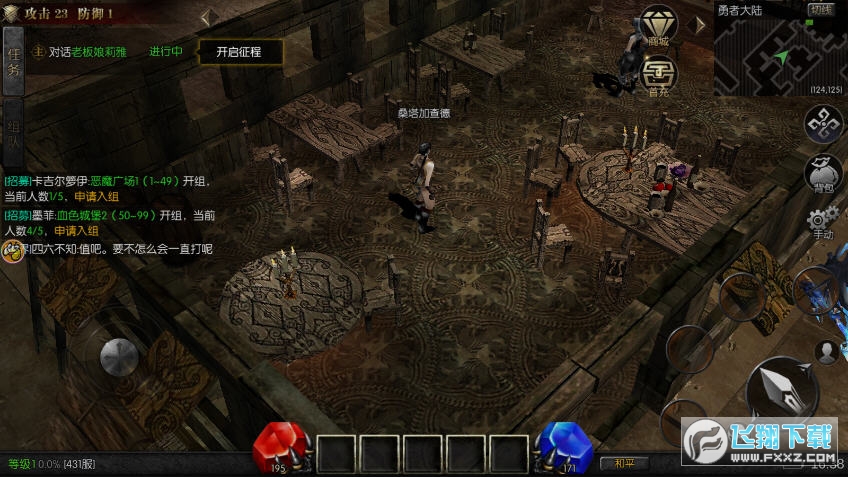
Task: Open the knot-emblem menu button
Action: coord(823,125)
